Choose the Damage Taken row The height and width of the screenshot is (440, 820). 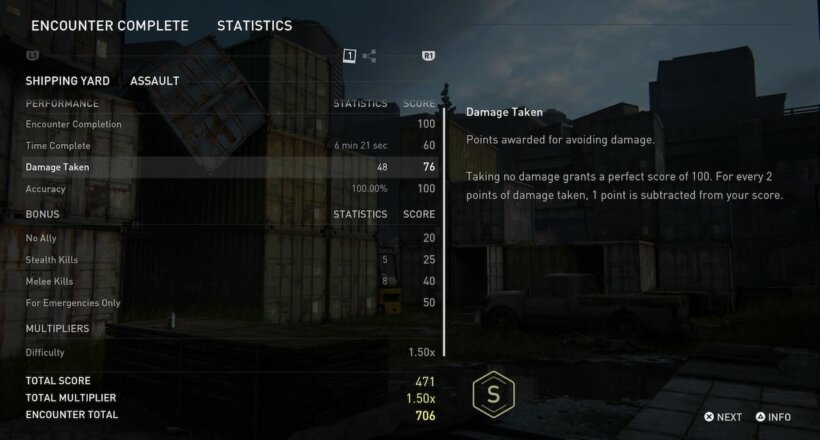click(x=230, y=167)
